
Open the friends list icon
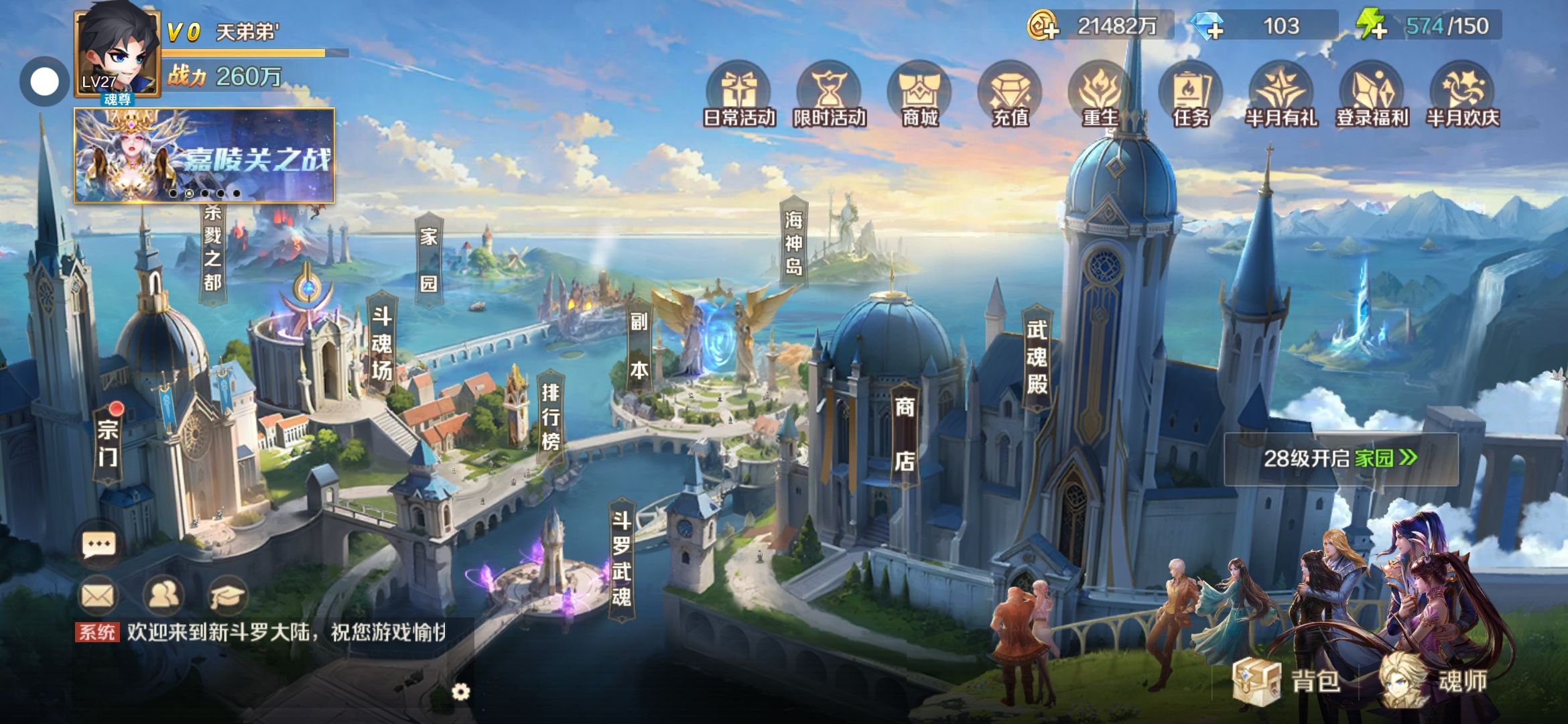pyautogui.click(x=163, y=595)
